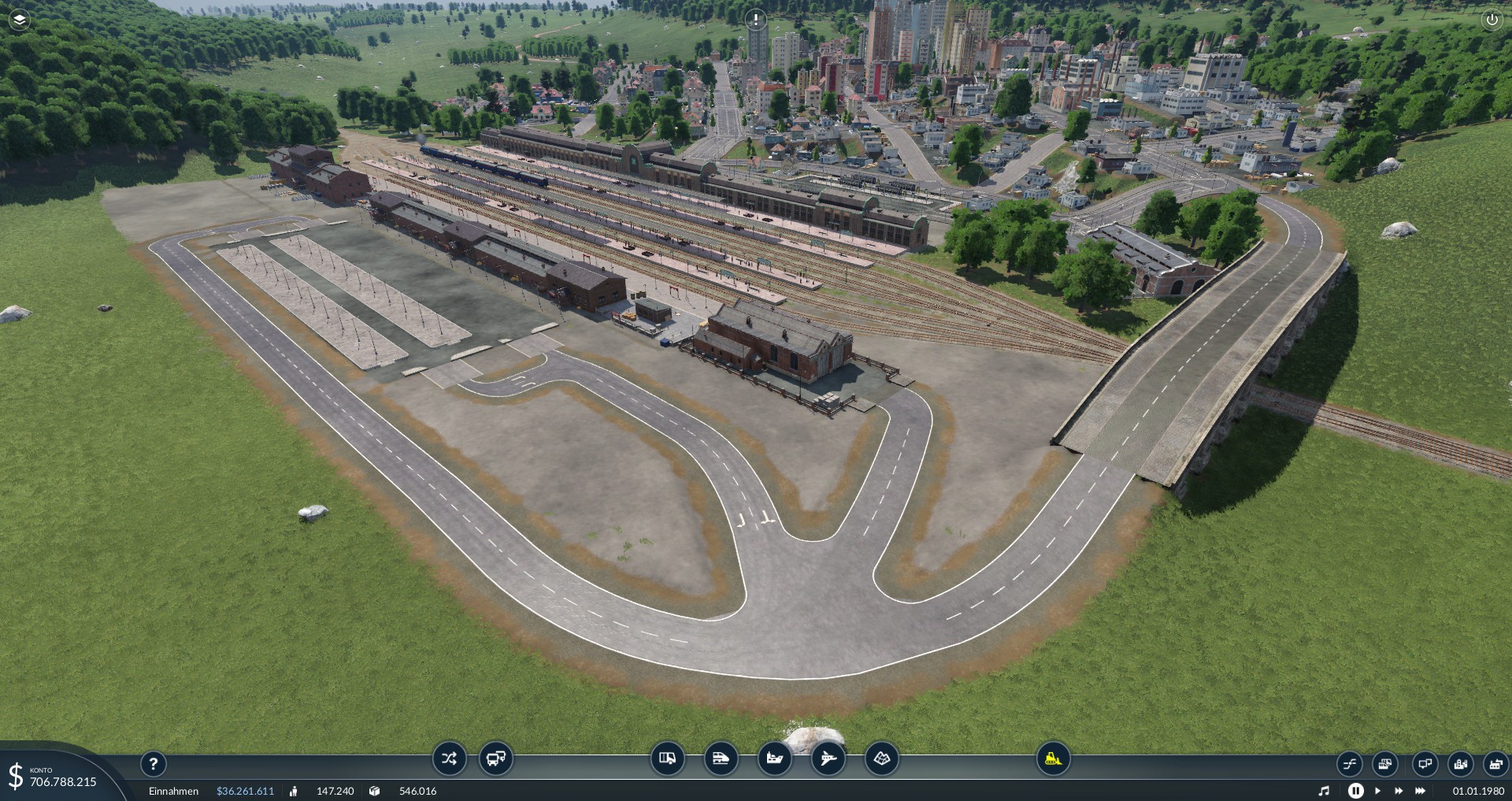Toggle the music note button
This screenshot has width=1512, height=801.
pos(1325,791)
